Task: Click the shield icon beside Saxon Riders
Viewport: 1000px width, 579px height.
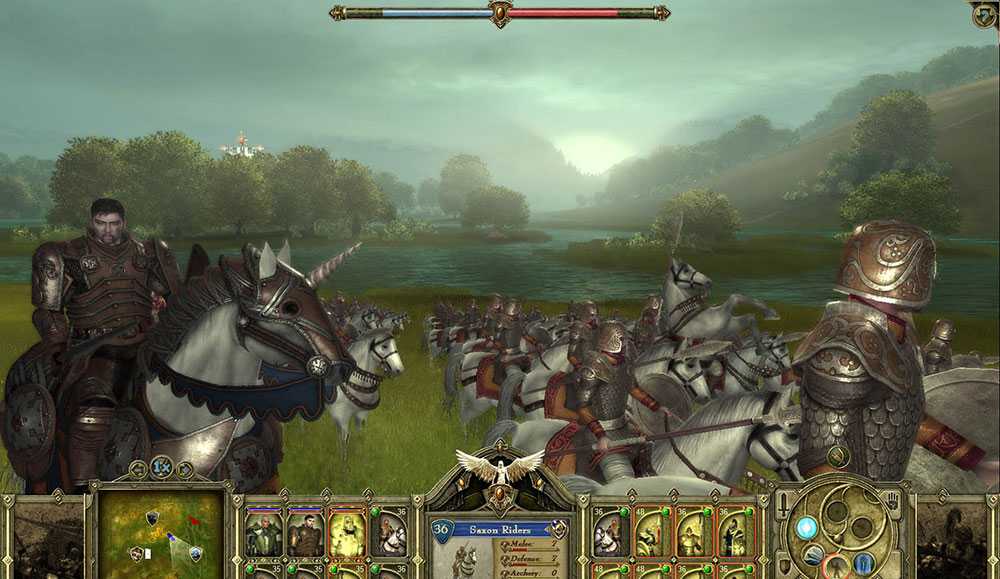Action: [559, 529]
